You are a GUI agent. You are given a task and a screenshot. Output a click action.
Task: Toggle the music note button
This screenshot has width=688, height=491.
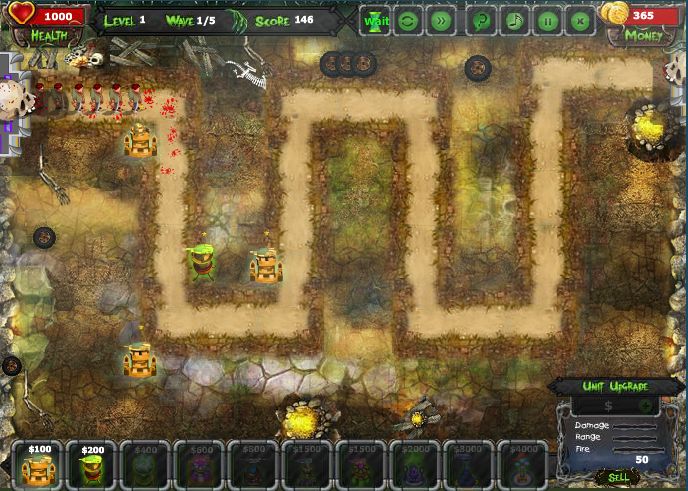[514, 20]
